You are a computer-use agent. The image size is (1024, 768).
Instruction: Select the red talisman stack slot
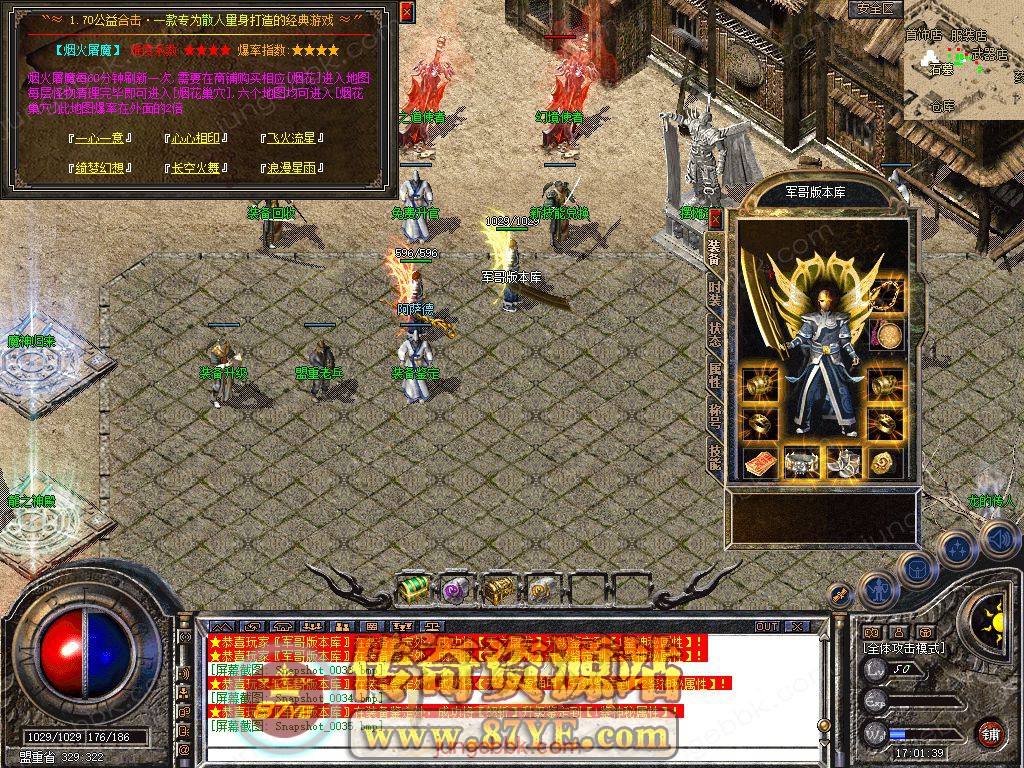point(760,462)
